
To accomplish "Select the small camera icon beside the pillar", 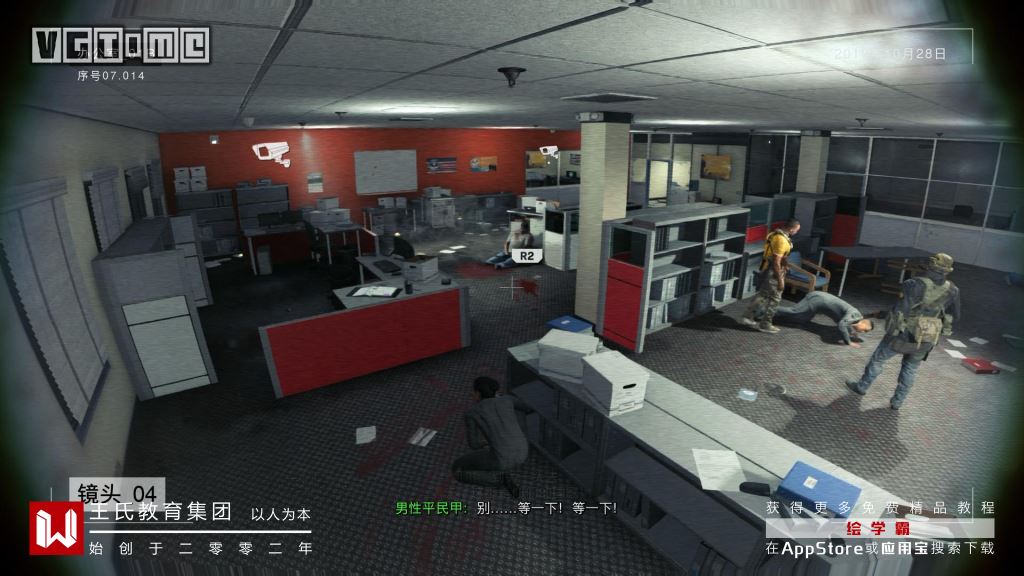I will point(547,150).
